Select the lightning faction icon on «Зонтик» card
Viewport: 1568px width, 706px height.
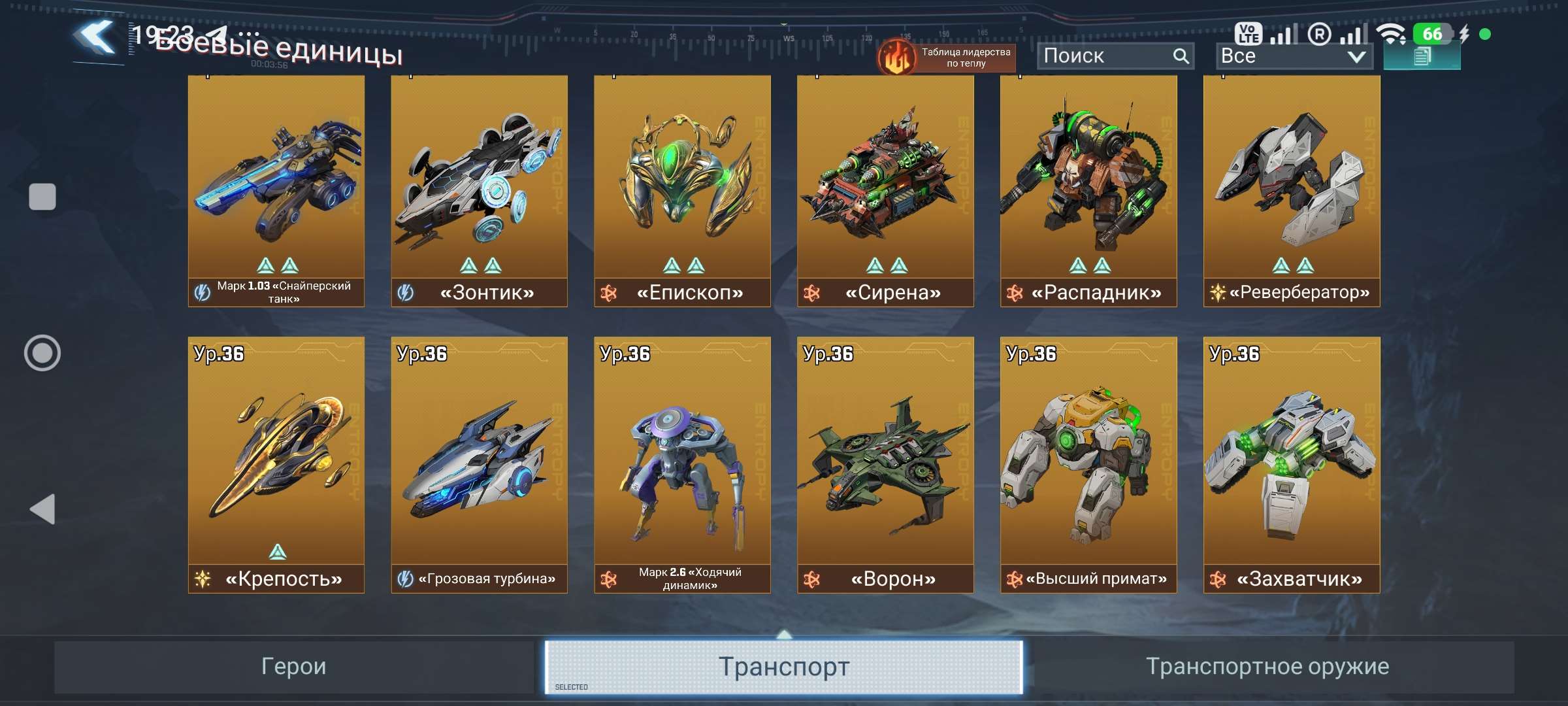click(x=405, y=292)
